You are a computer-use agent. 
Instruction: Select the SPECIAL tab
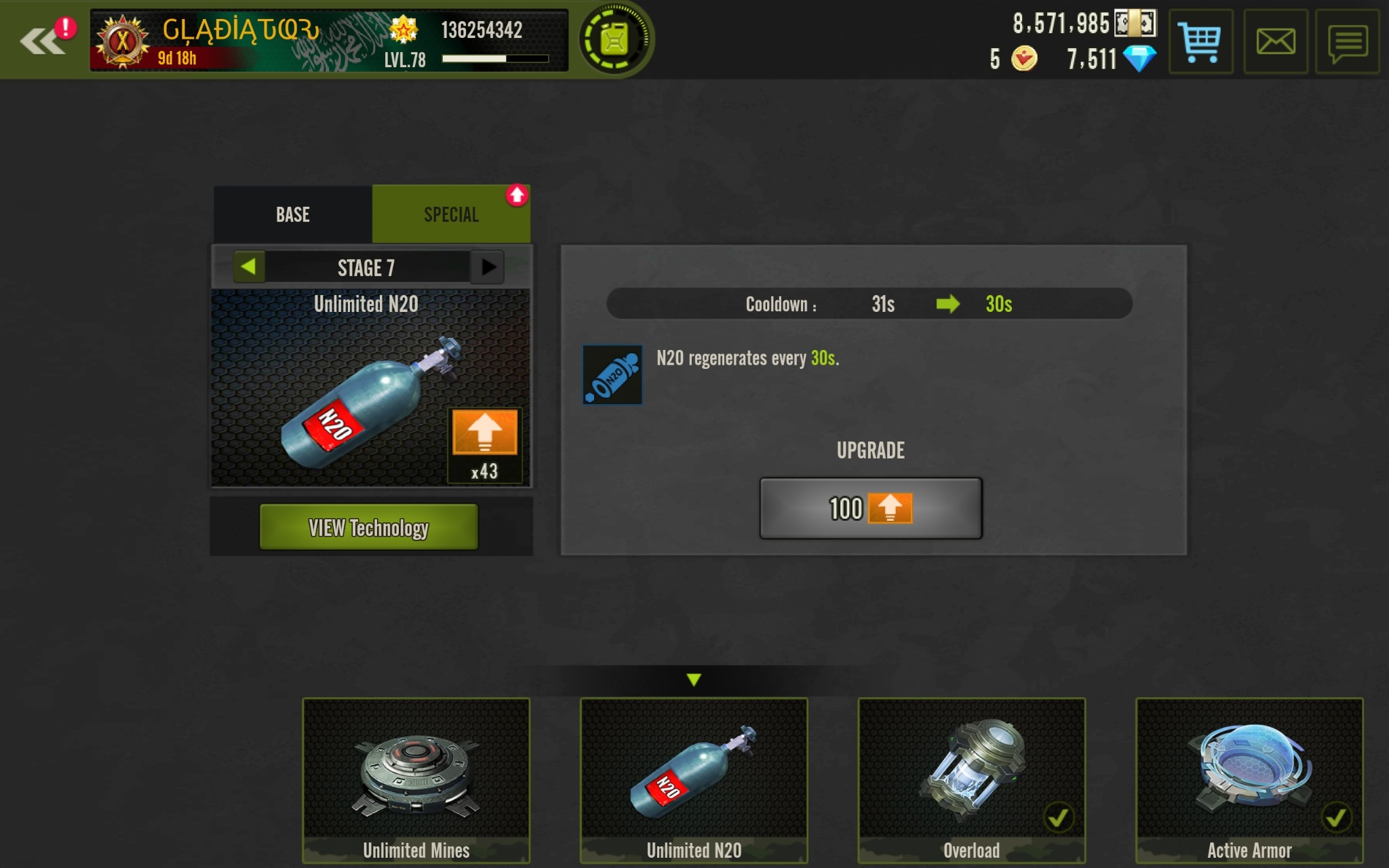click(451, 214)
